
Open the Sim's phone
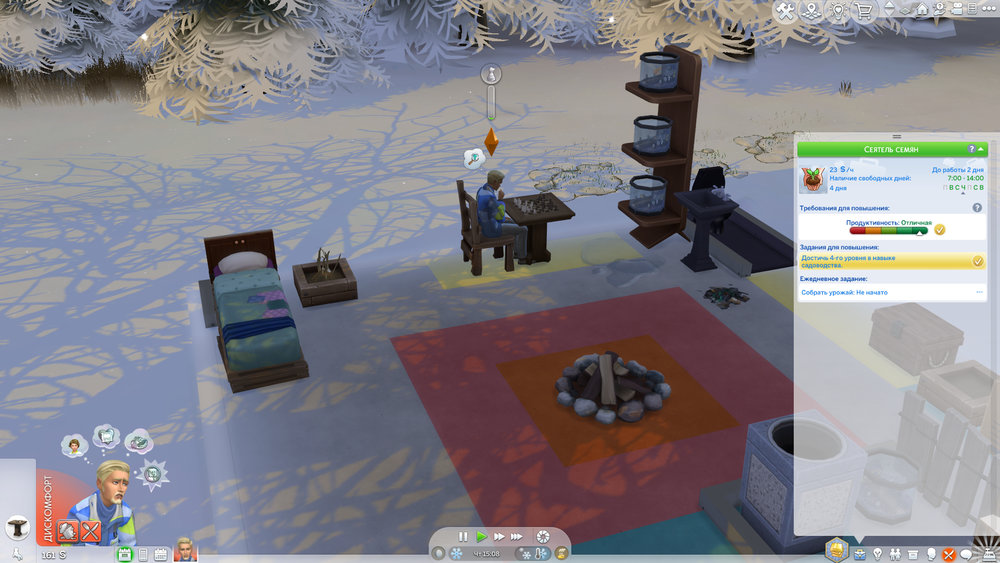pos(143,553)
